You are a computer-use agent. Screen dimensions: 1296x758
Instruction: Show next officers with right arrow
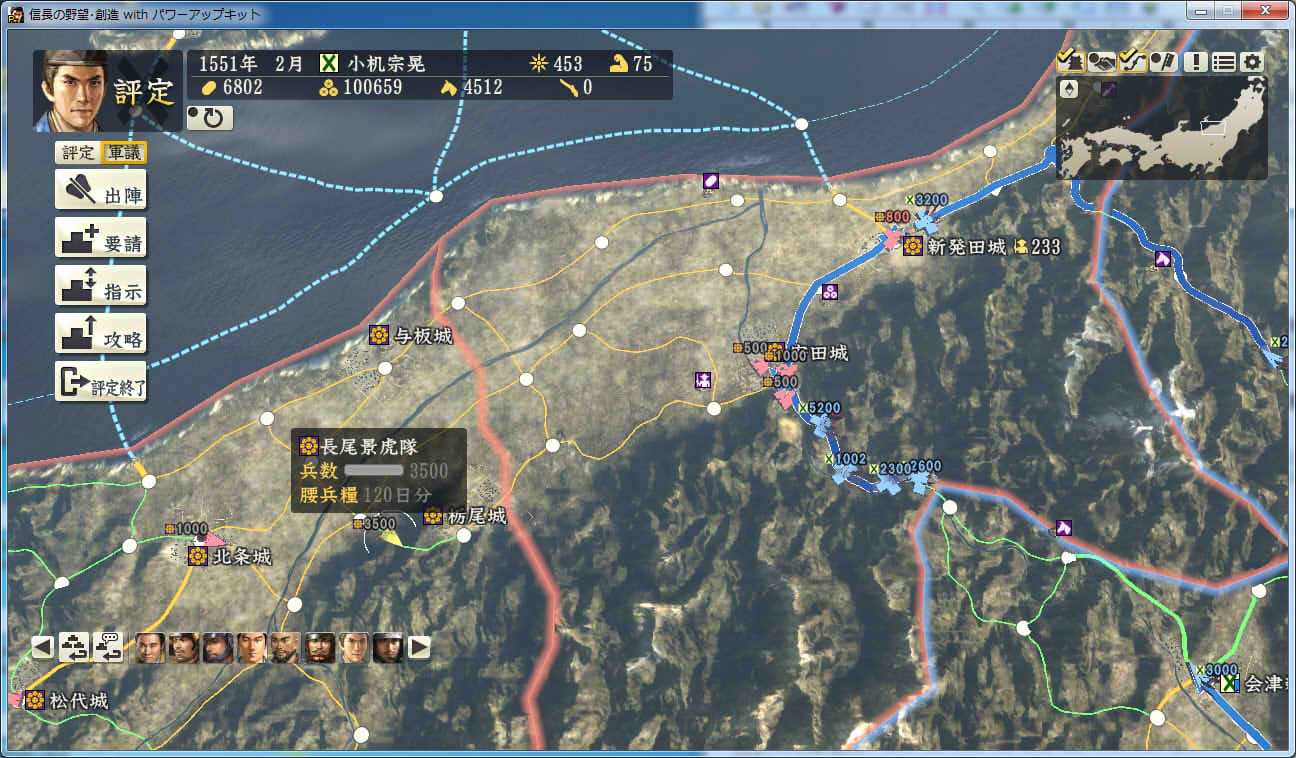click(420, 647)
